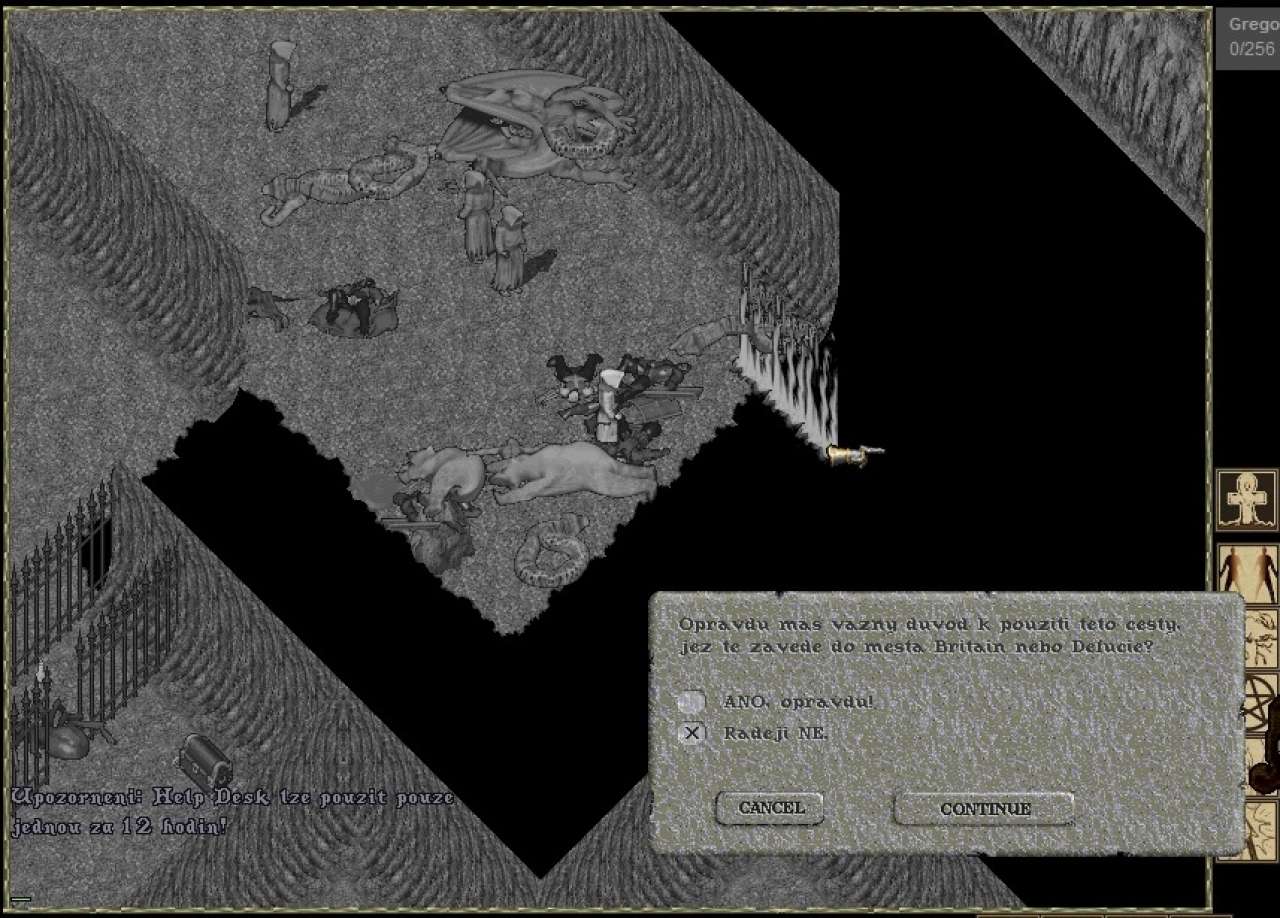Cancel the travel confirmation dialog
This screenshot has width=1280, height=918.
point(770,808)
